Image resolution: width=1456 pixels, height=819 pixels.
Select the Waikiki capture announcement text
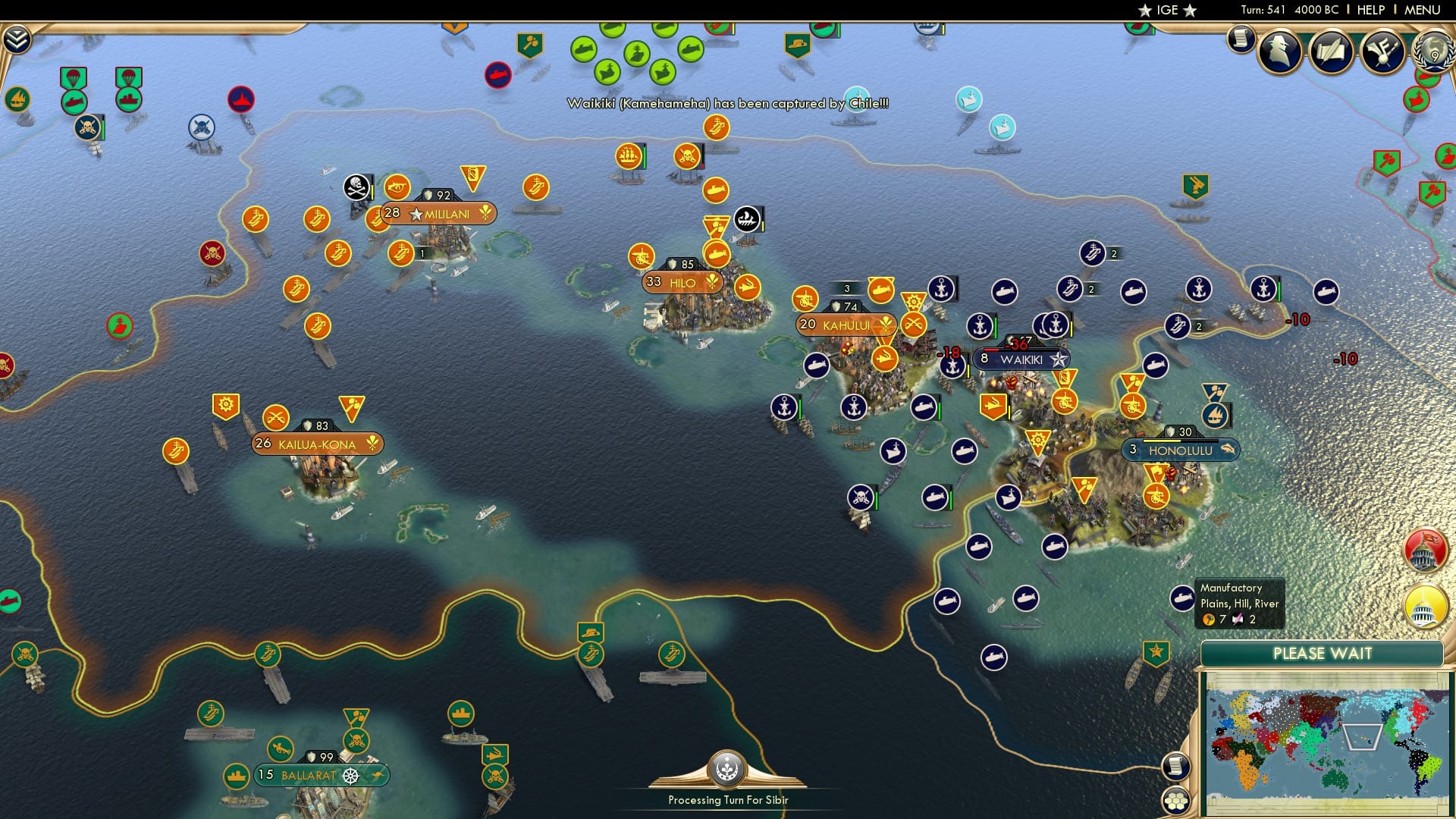tap(726, 106)
